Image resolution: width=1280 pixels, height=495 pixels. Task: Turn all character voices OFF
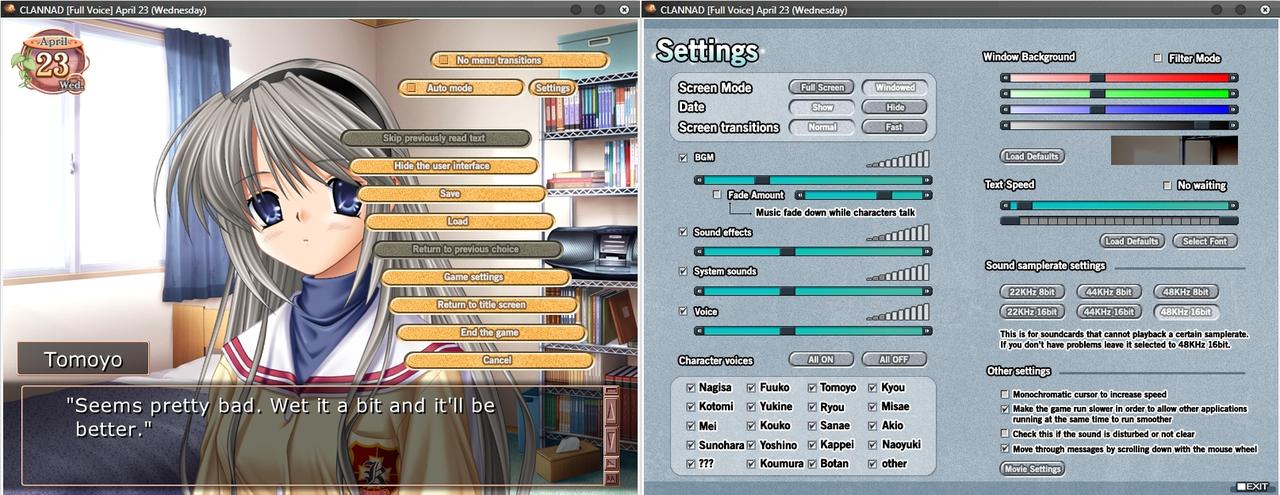click(894, 359)
